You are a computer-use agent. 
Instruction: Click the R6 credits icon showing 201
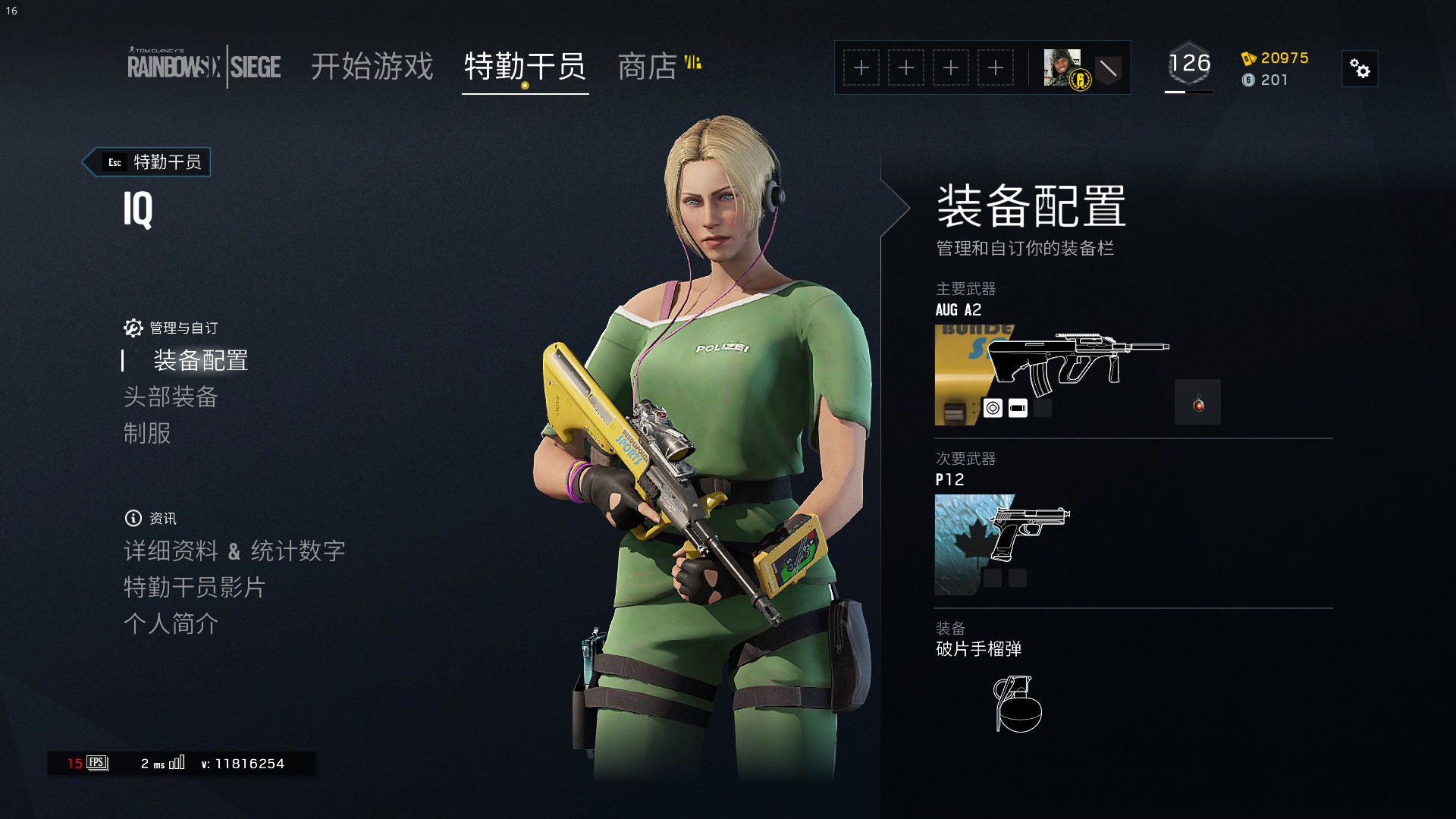point(1248,80)
